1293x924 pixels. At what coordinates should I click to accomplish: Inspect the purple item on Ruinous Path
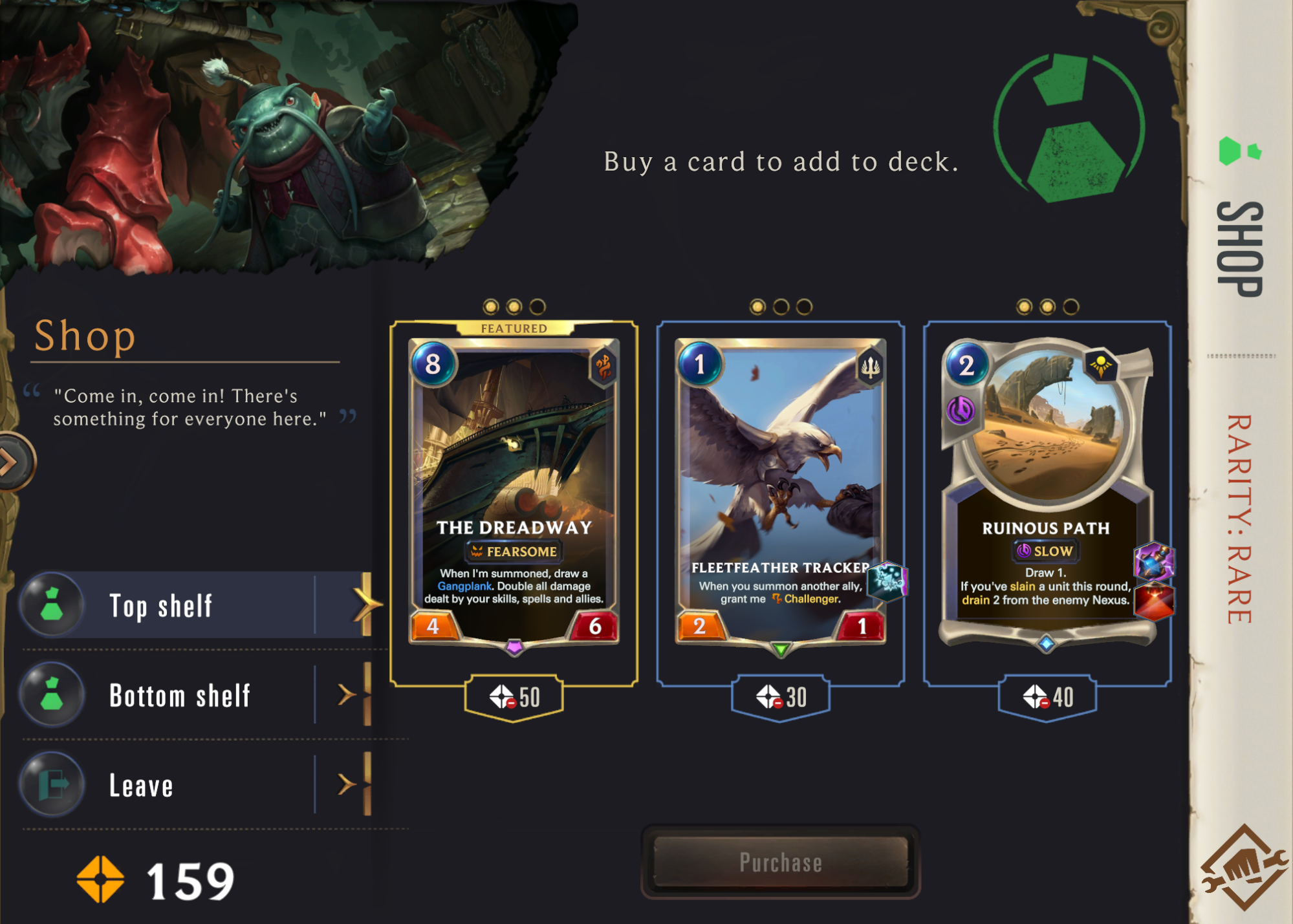[1154, 561]
